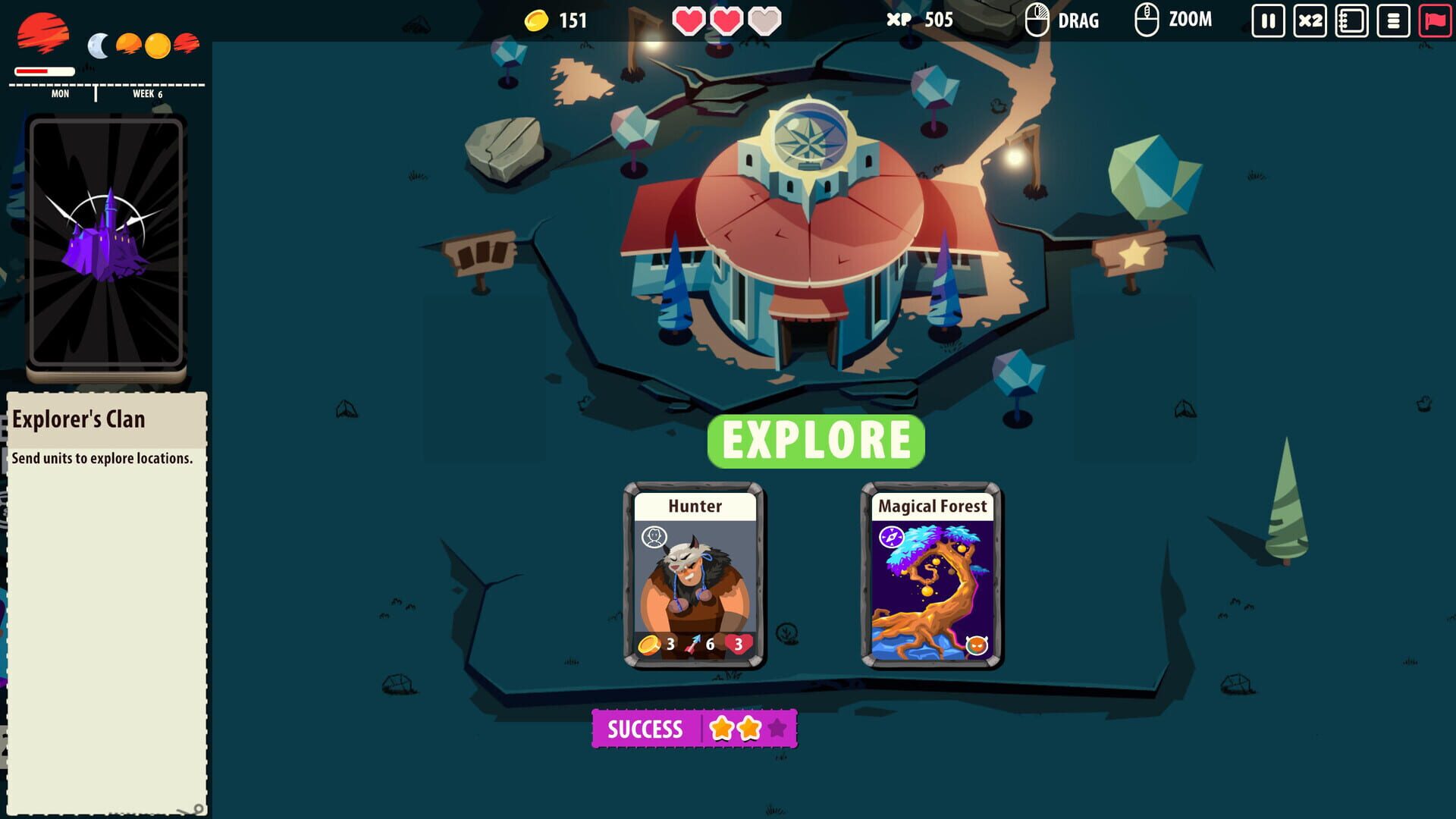Select the MON day label on the timeline
The width and height of the screenshot is (1456, 819).
(58, 94)
